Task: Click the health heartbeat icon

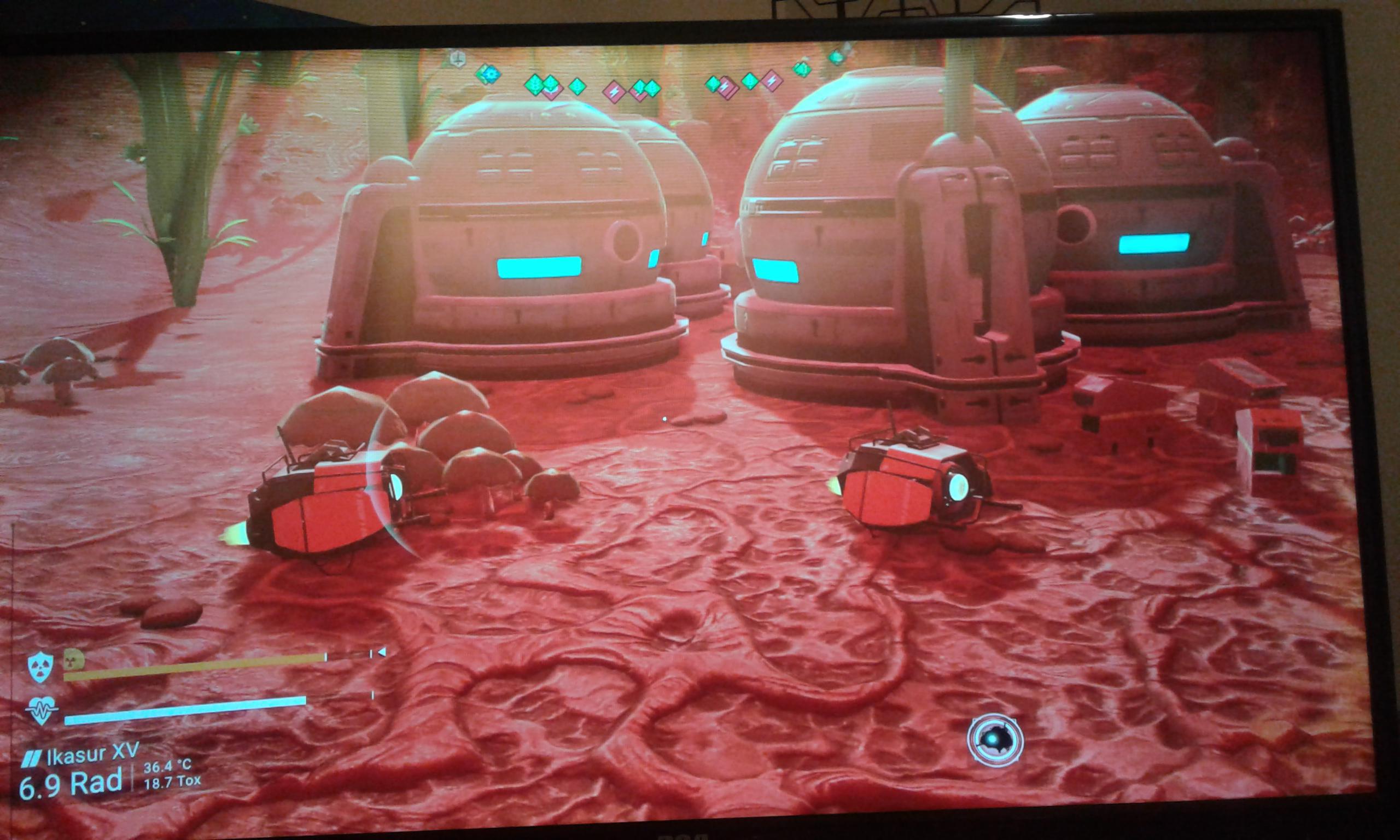Action: point(42,711)
